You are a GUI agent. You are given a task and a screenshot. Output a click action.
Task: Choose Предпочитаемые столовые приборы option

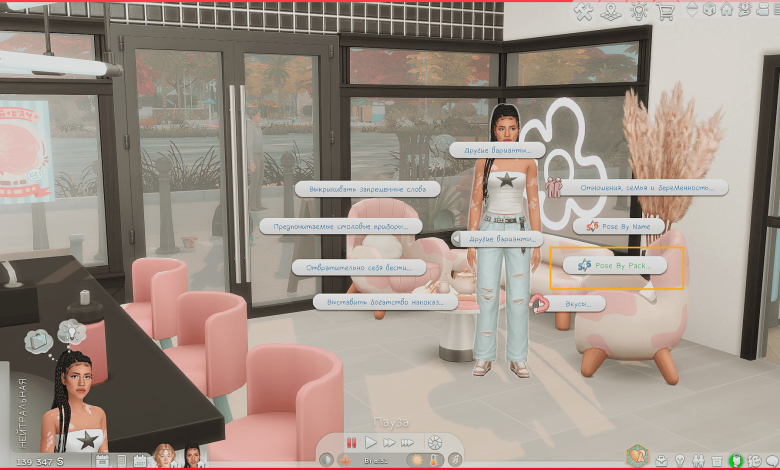tap(336, 227)
